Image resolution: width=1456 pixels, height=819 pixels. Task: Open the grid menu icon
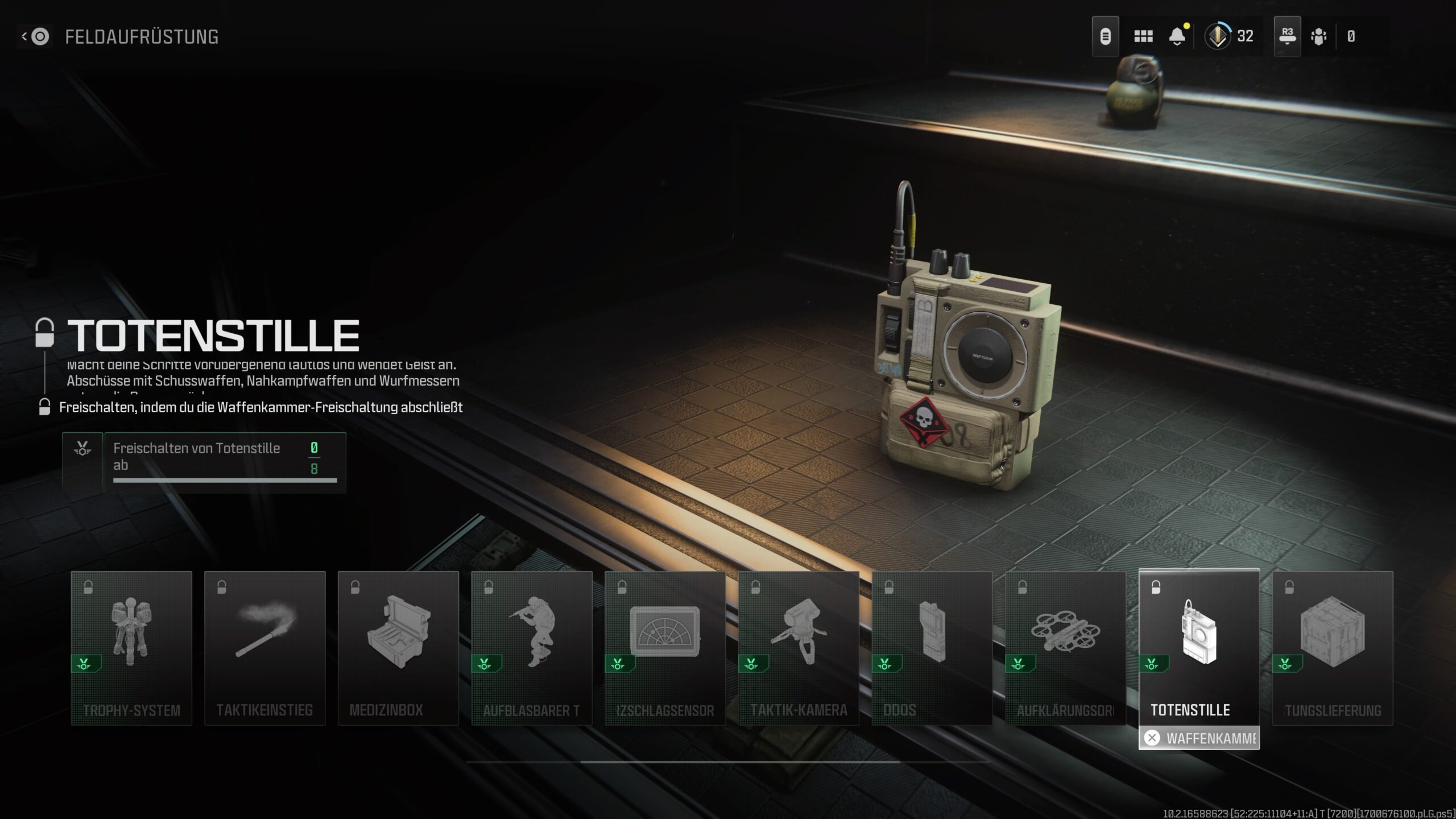tap(1143, 37)
